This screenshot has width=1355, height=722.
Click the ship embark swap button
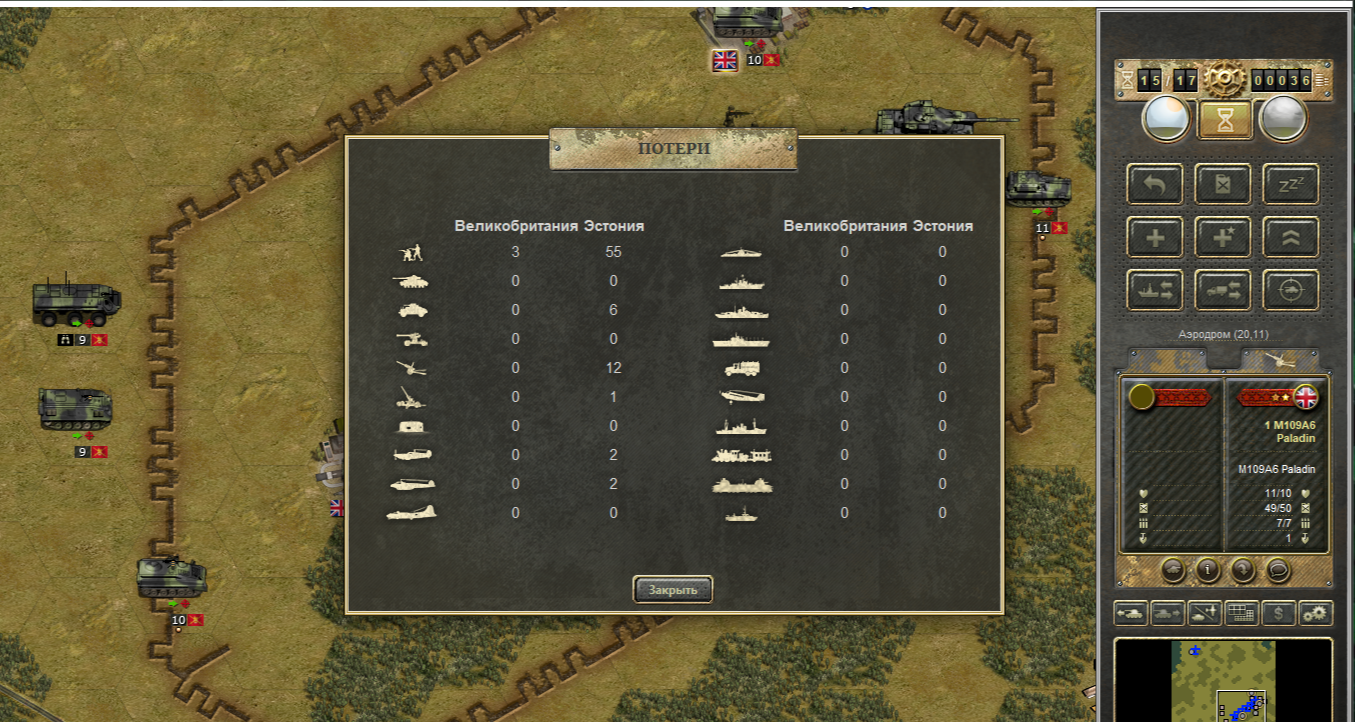(x=1155, y=290)
